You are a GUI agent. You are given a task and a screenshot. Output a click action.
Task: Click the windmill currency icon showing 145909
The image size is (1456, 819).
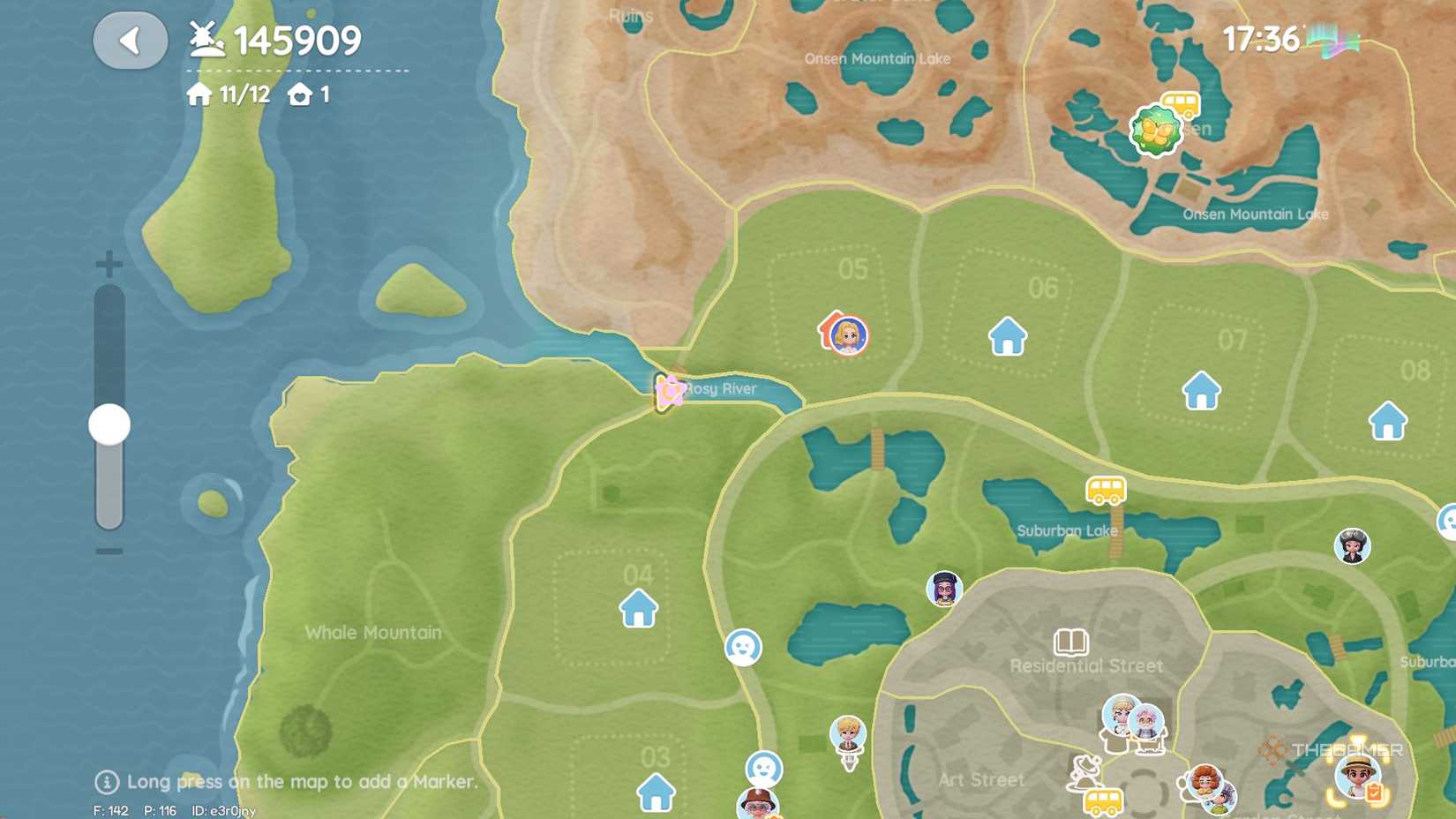205,37
